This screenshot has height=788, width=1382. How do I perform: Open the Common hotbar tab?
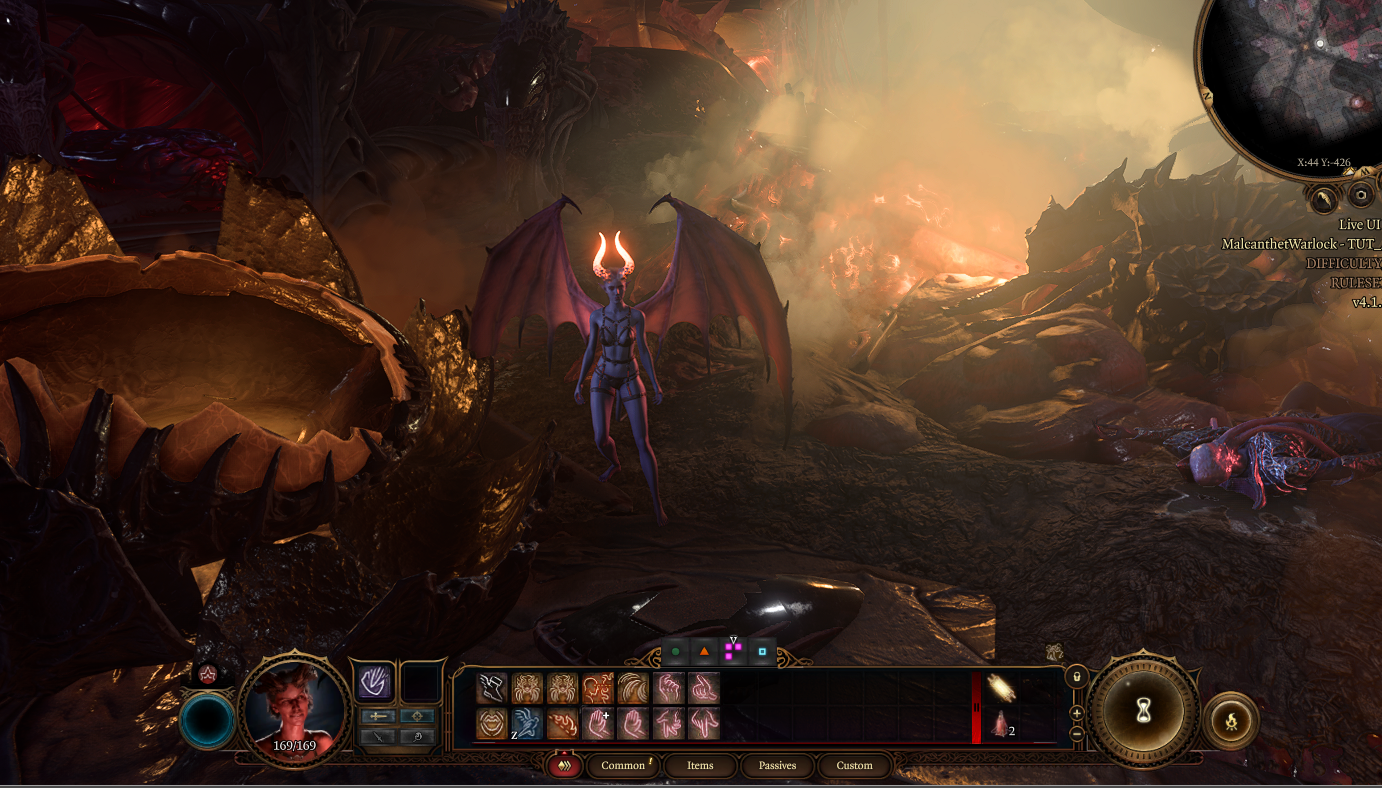624,766
